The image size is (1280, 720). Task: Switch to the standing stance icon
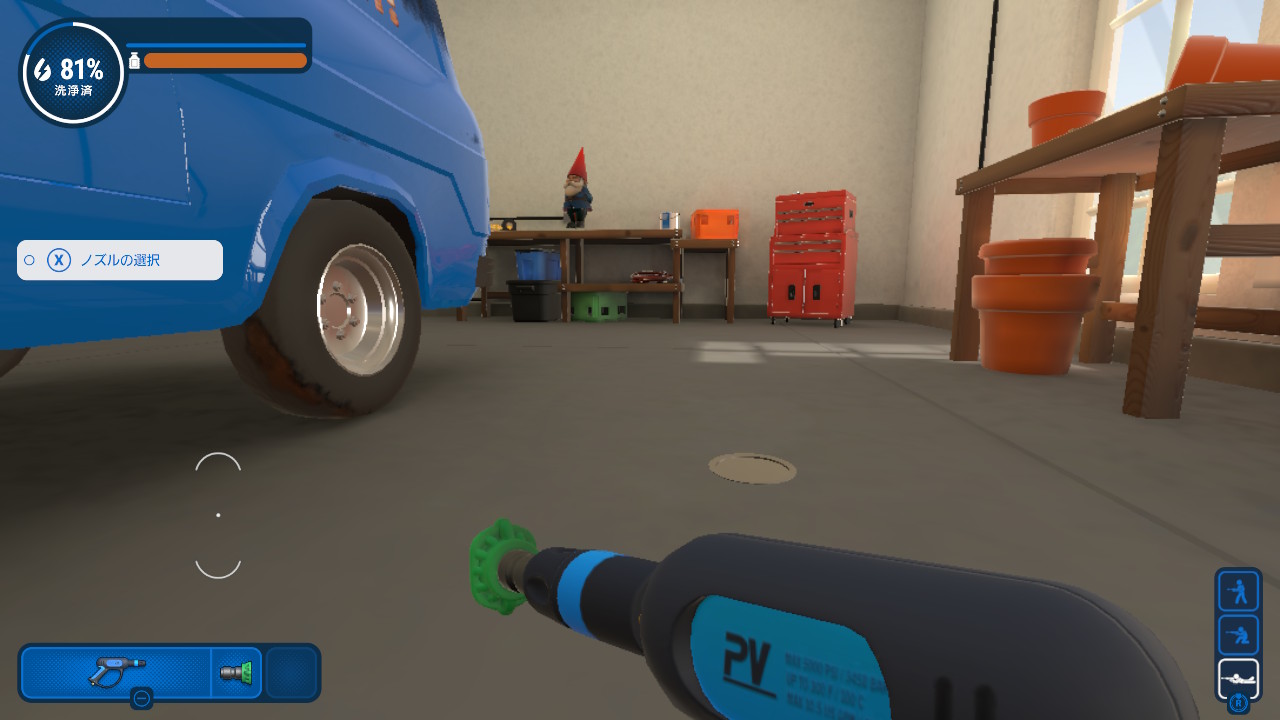coord(1238,591)
